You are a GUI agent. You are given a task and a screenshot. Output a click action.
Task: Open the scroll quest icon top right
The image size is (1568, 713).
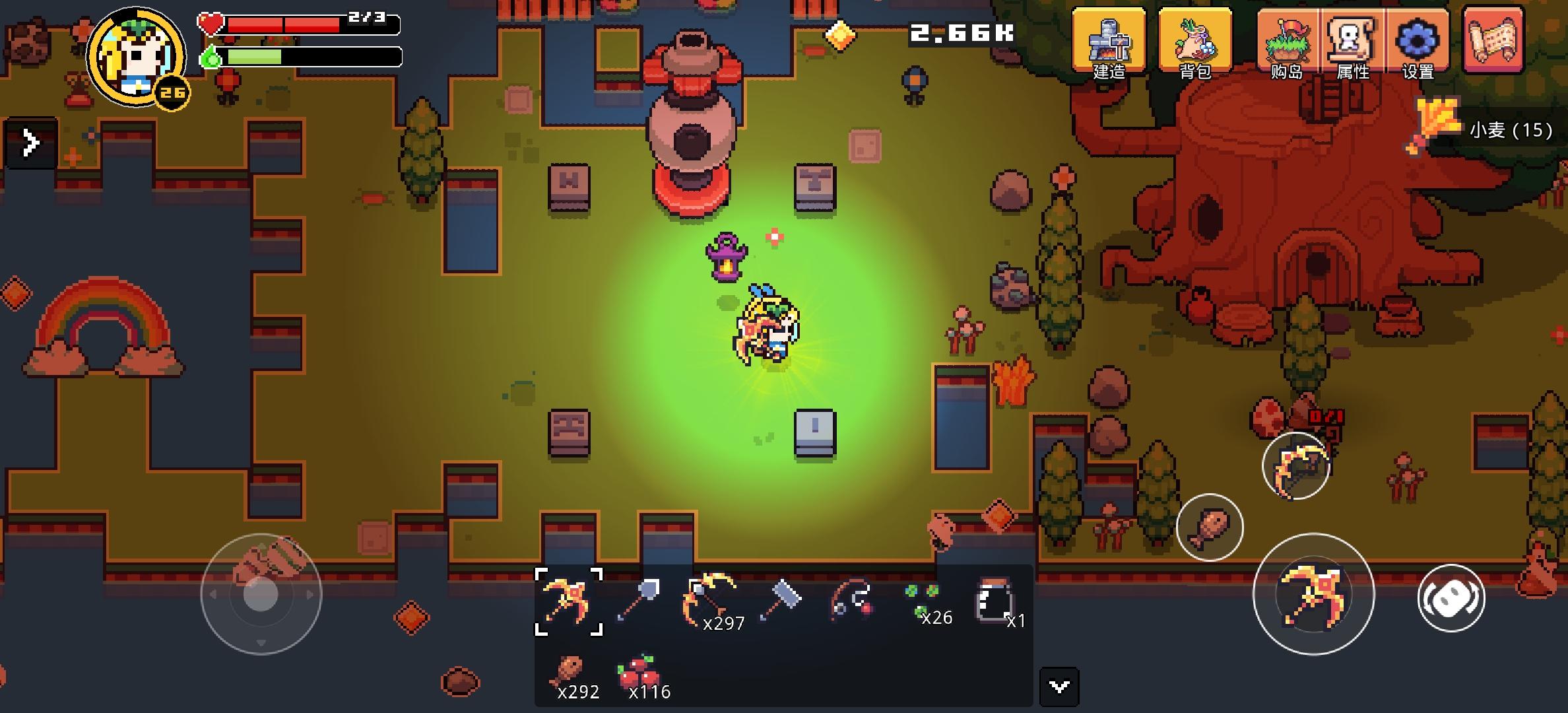pos(1493,41)
